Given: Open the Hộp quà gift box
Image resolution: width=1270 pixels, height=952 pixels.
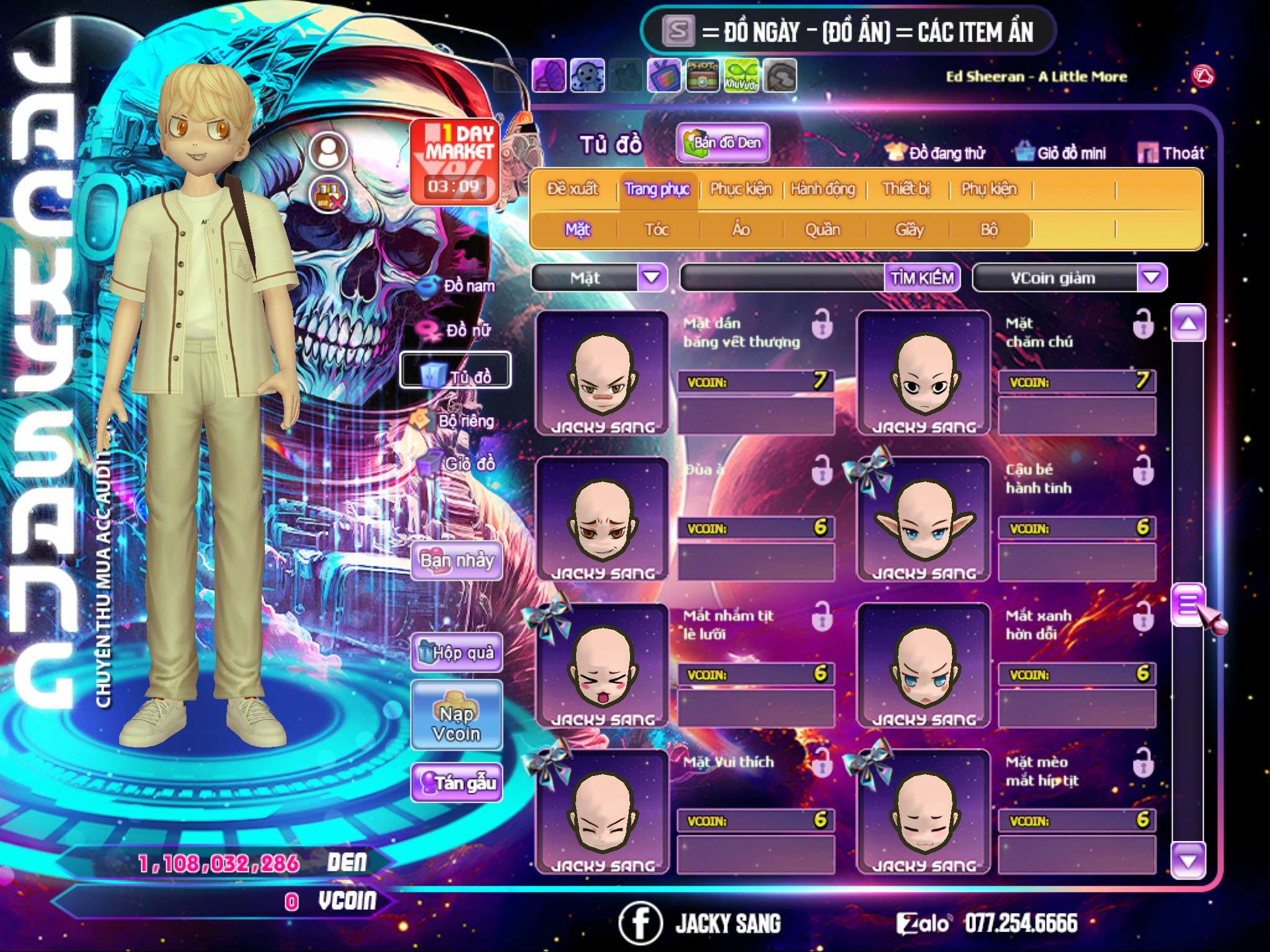Looking at the screenshot, I should [457, 653].
